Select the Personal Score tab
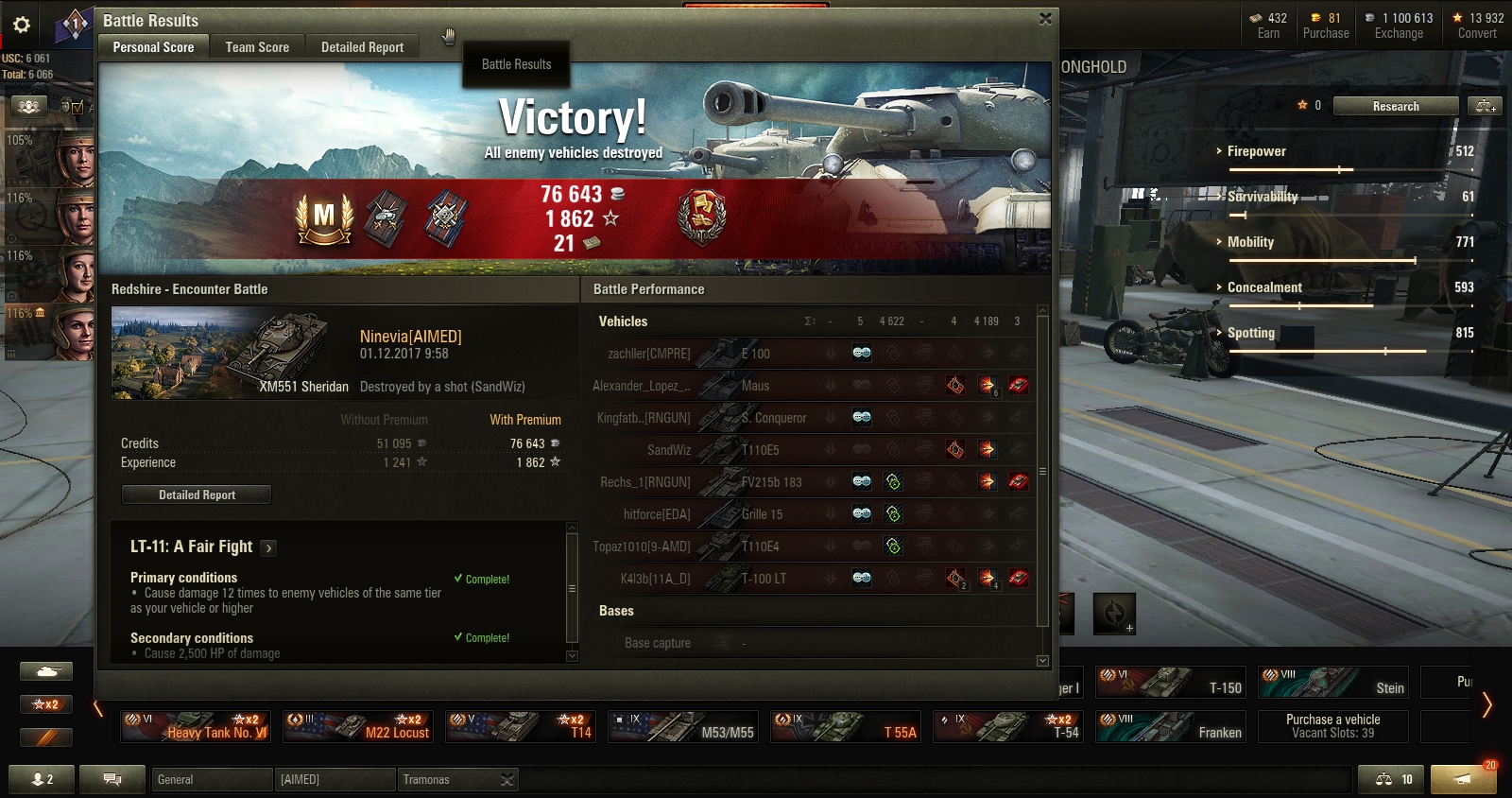Image resolution: width=1512 pixels, height=798 pixels. [153, 47]
